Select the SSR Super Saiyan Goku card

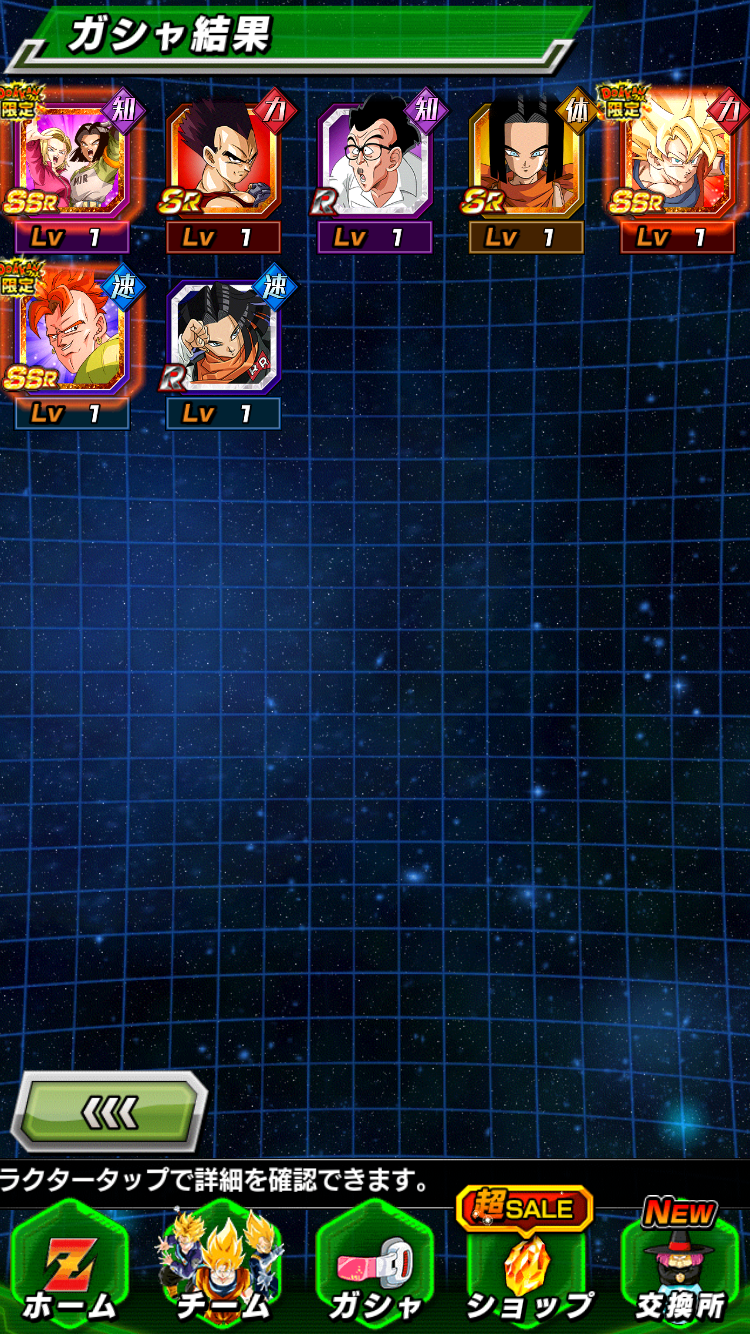click(678, 162)
